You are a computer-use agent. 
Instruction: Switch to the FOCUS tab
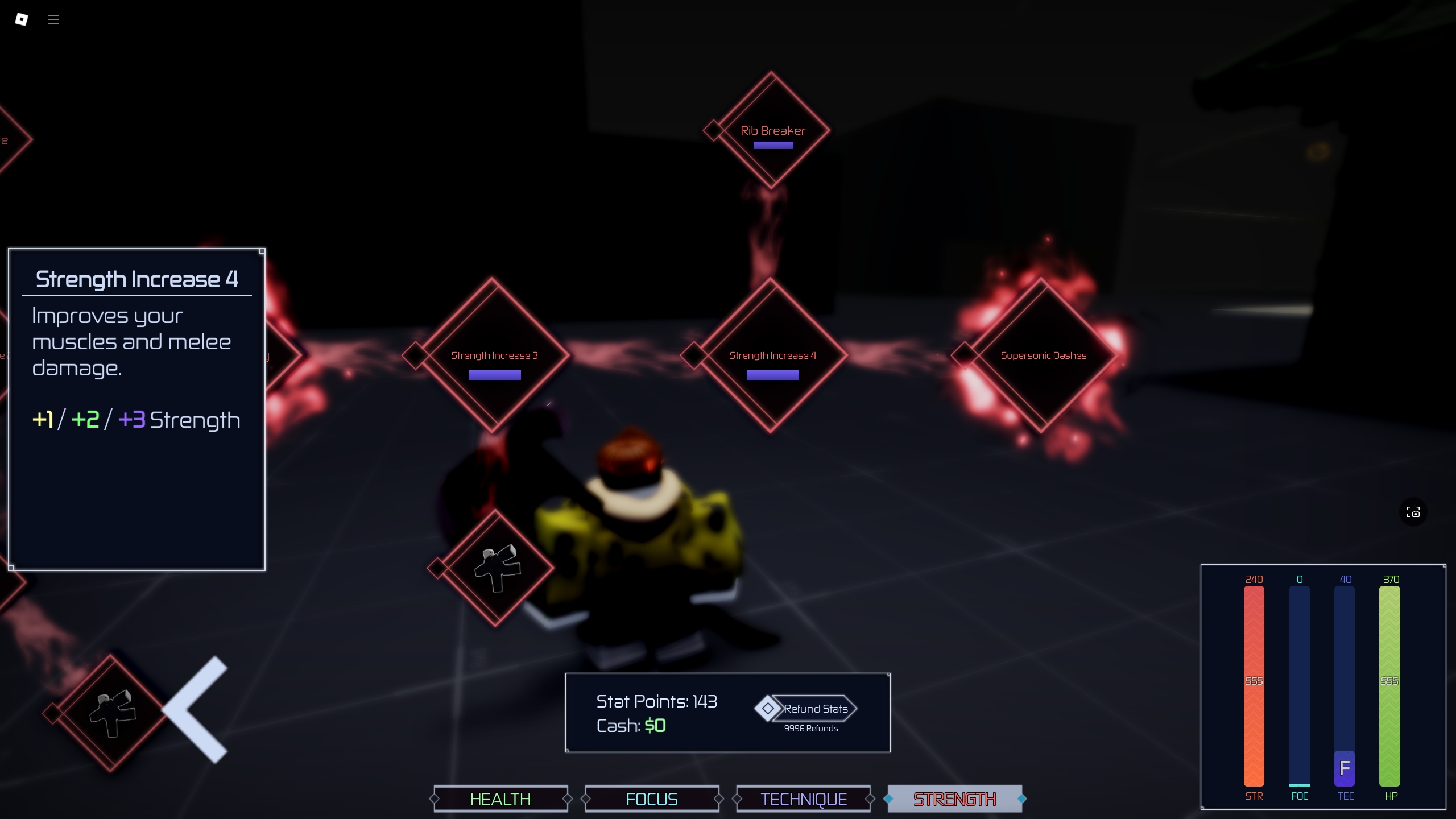[x=652, y=799]
